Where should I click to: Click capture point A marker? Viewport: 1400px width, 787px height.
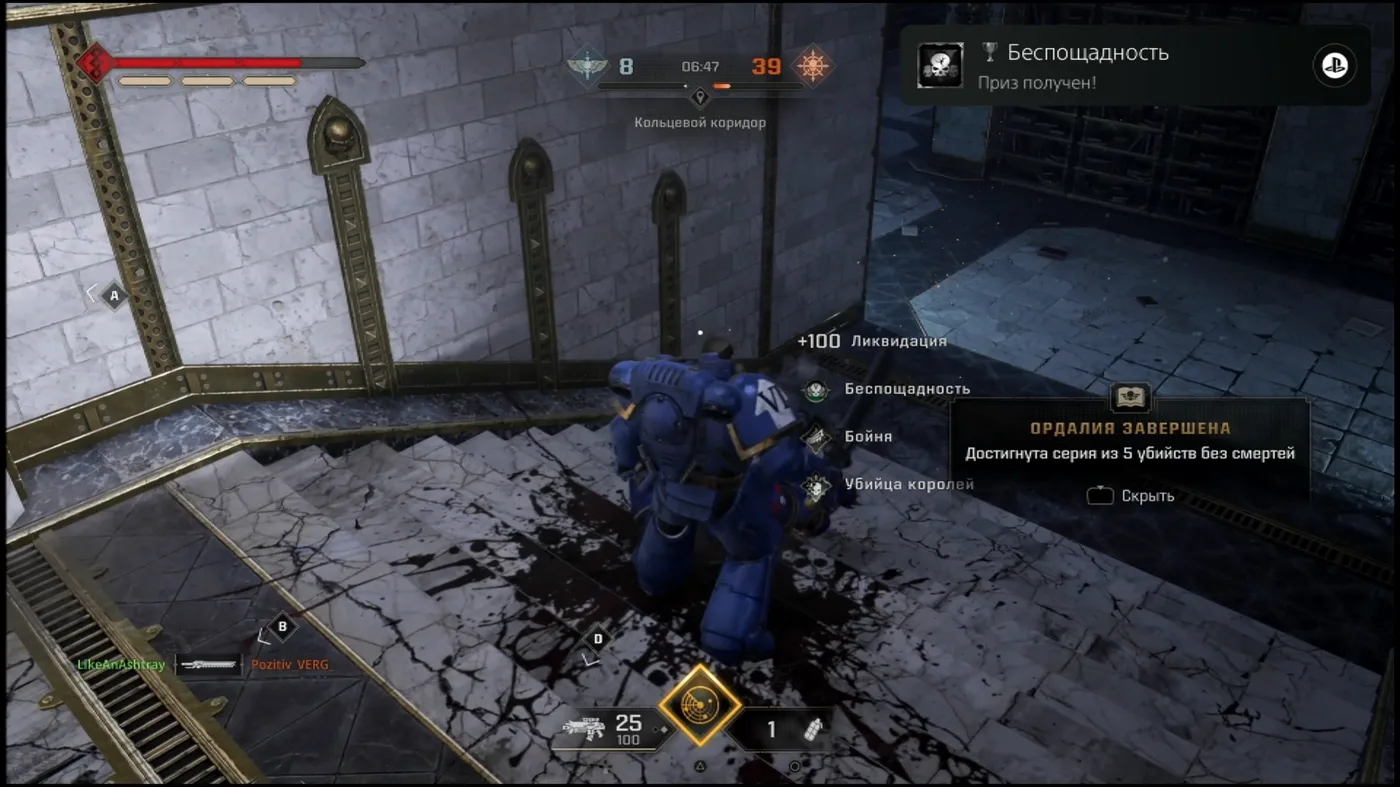[114, 296]
